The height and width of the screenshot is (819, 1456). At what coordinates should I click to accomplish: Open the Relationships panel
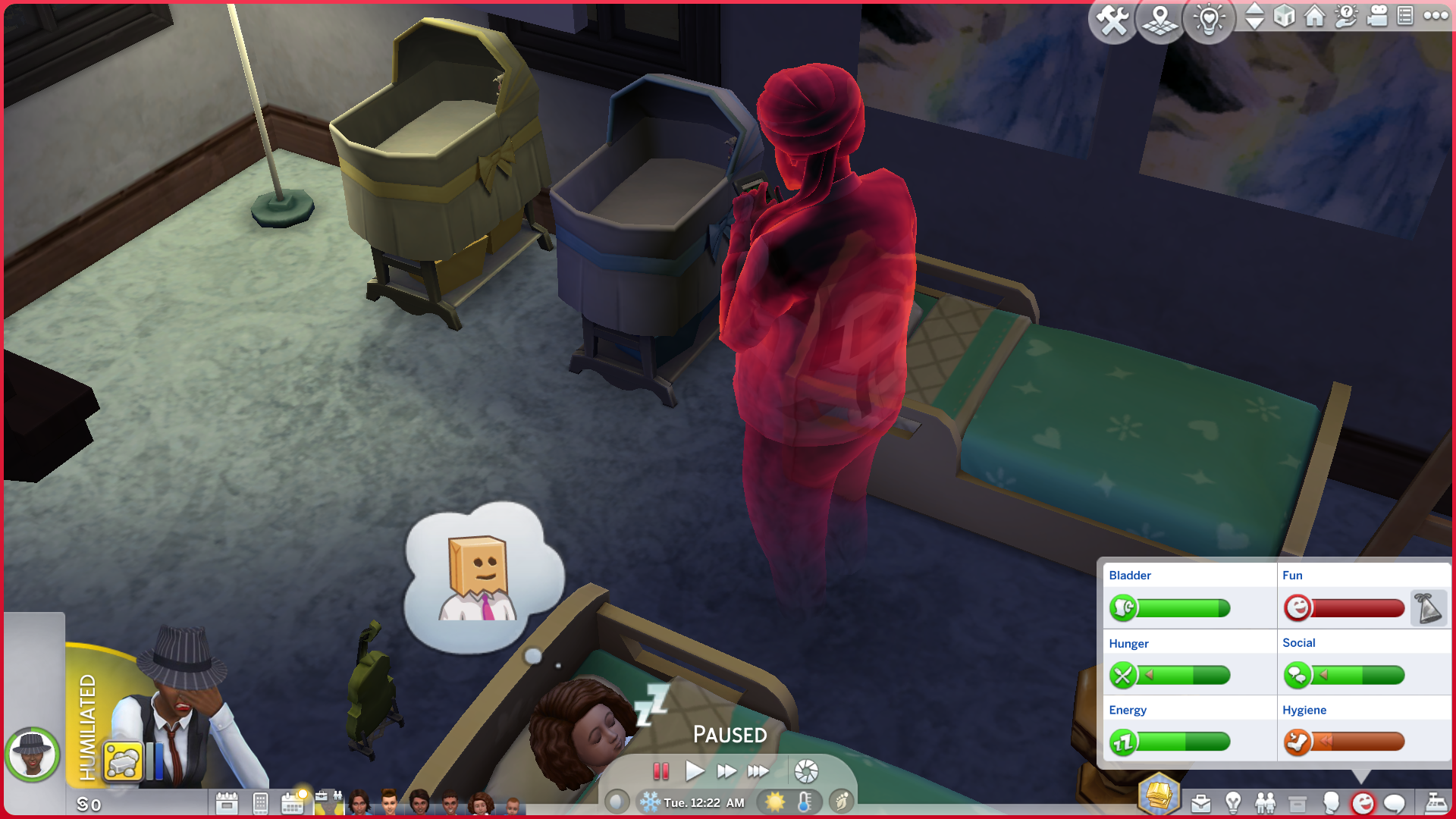click(x=1265, y=803)
